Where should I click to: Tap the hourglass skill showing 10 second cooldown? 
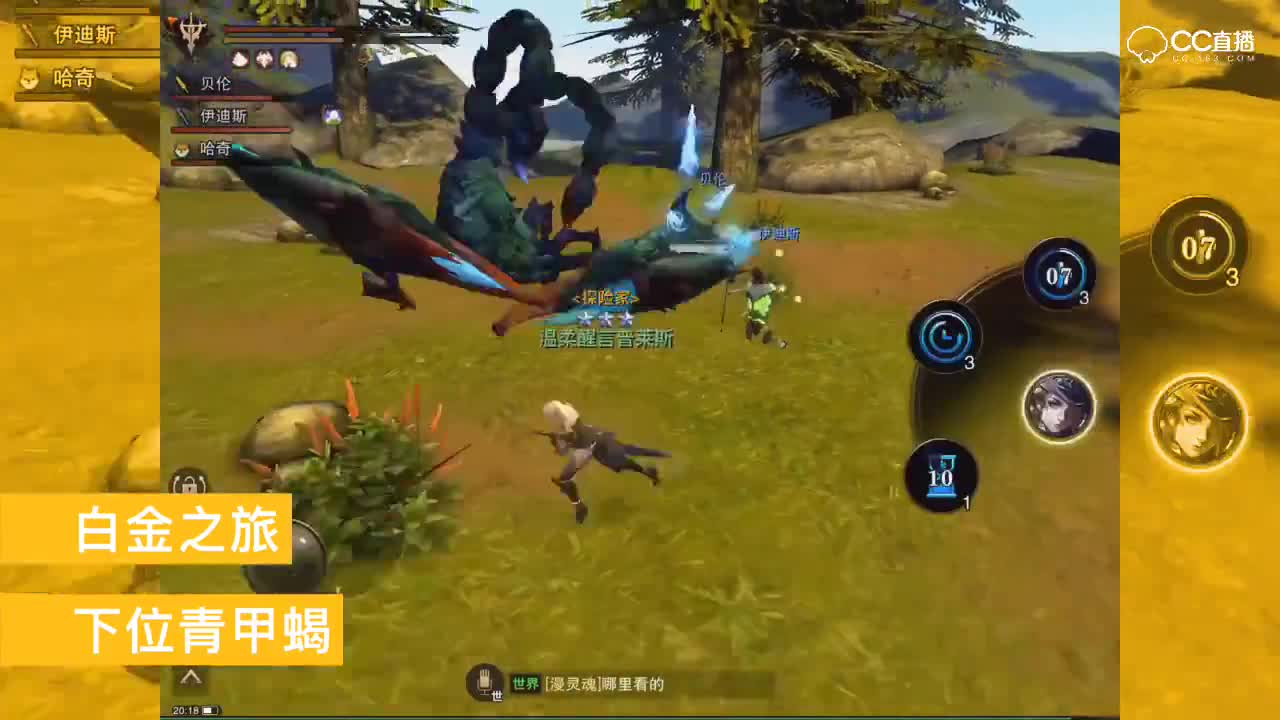point(941,475)
